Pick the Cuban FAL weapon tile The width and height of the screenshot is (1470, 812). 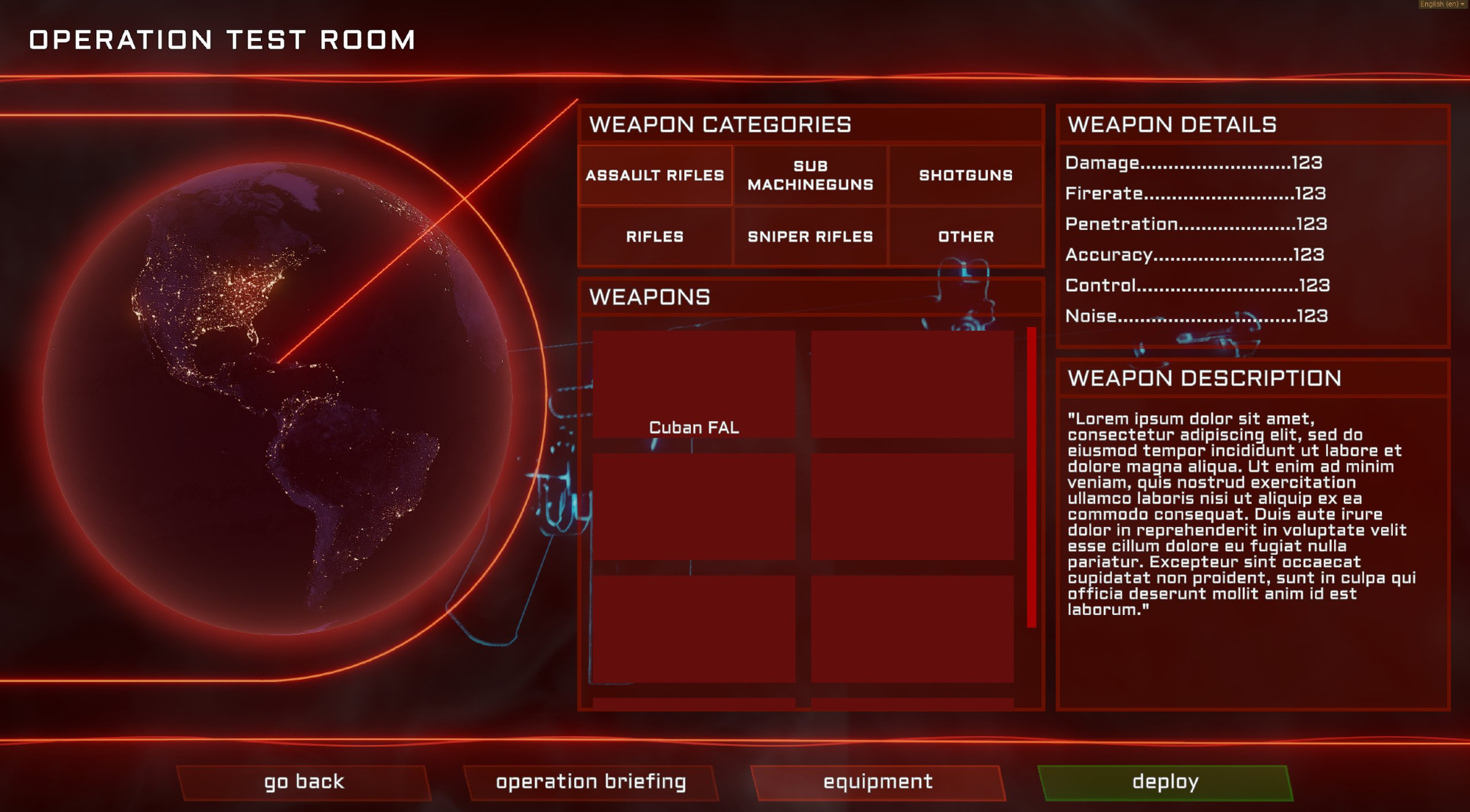(x=694, y=384)
